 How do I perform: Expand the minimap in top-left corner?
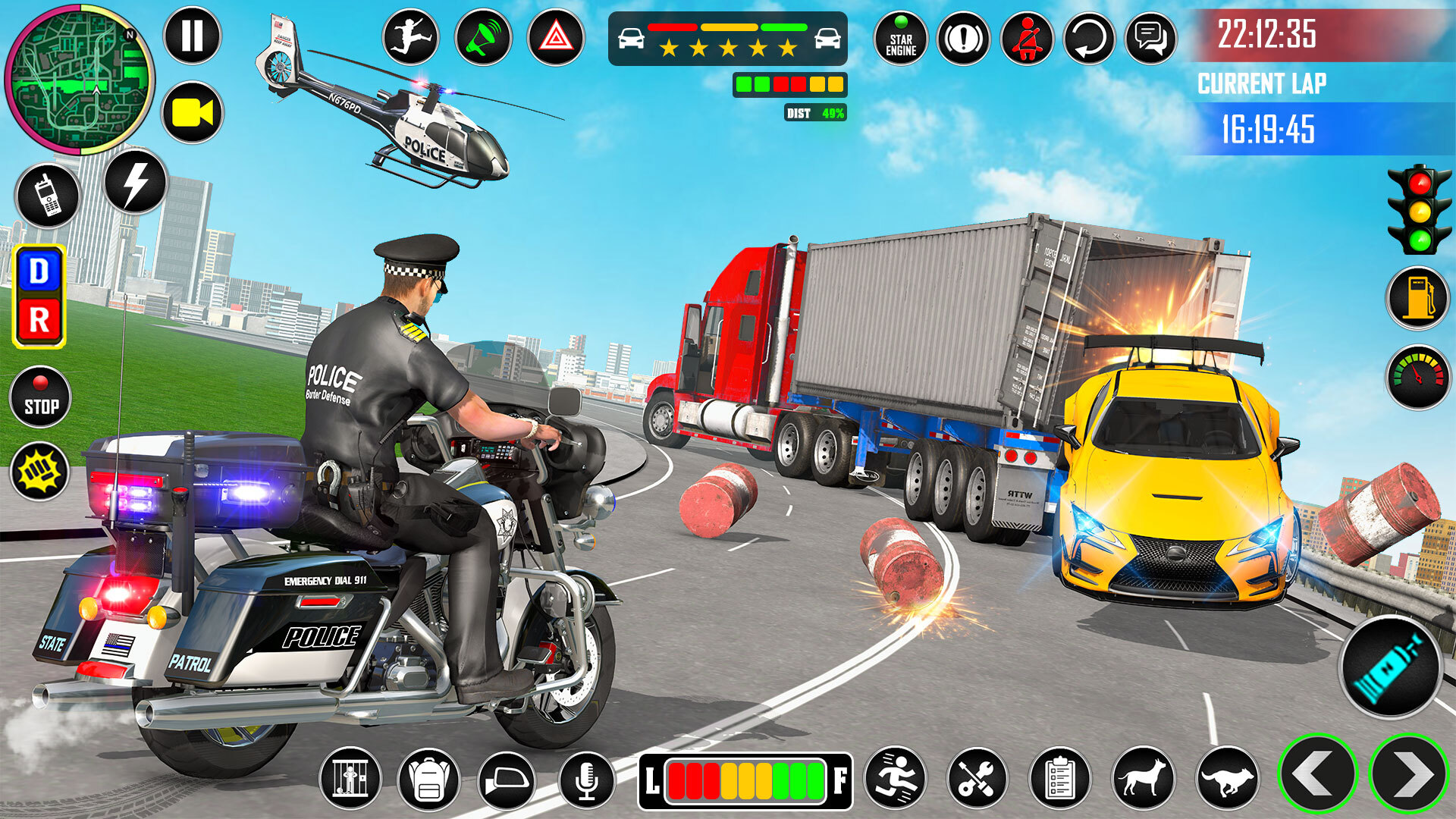point(80,76)
